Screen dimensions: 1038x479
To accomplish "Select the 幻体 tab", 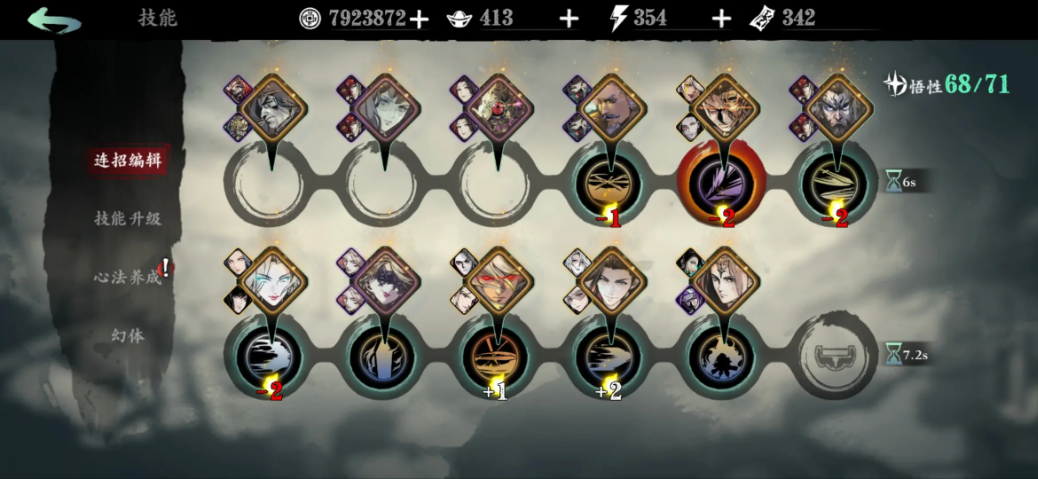I will coord(127,335).
